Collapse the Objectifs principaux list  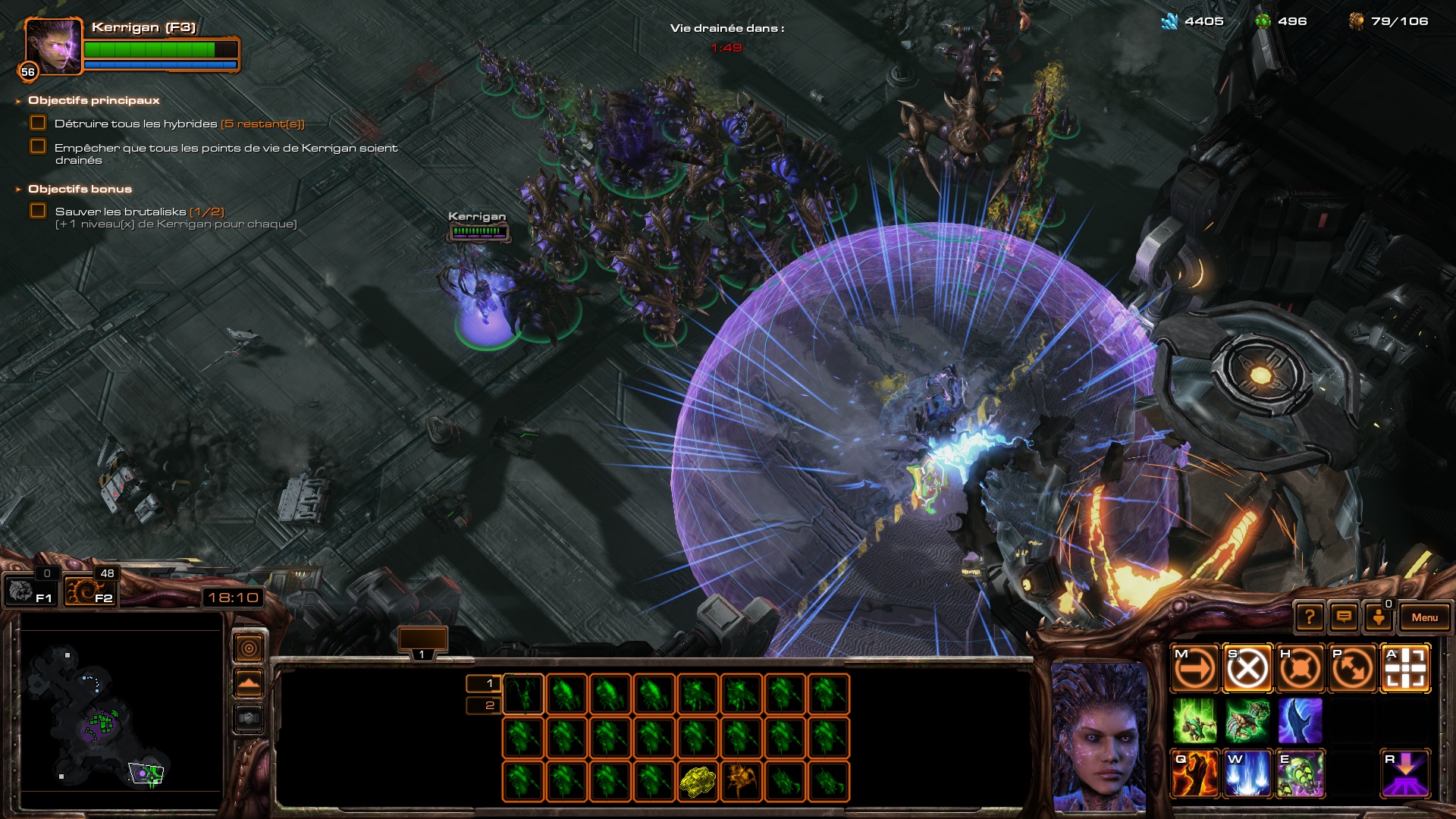tap(18, 101)
